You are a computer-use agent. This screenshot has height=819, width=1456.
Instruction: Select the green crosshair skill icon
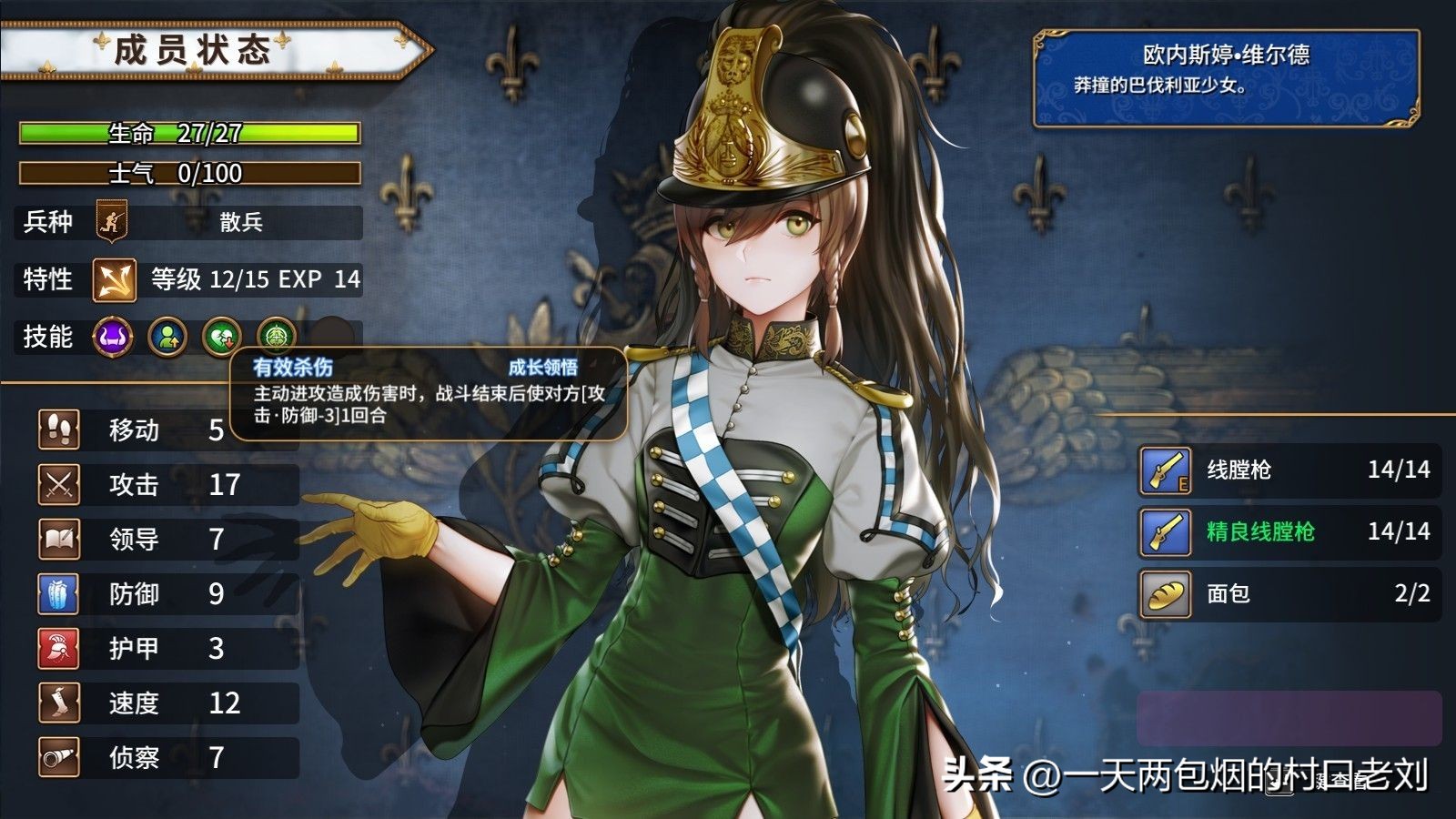click(276, 338)
